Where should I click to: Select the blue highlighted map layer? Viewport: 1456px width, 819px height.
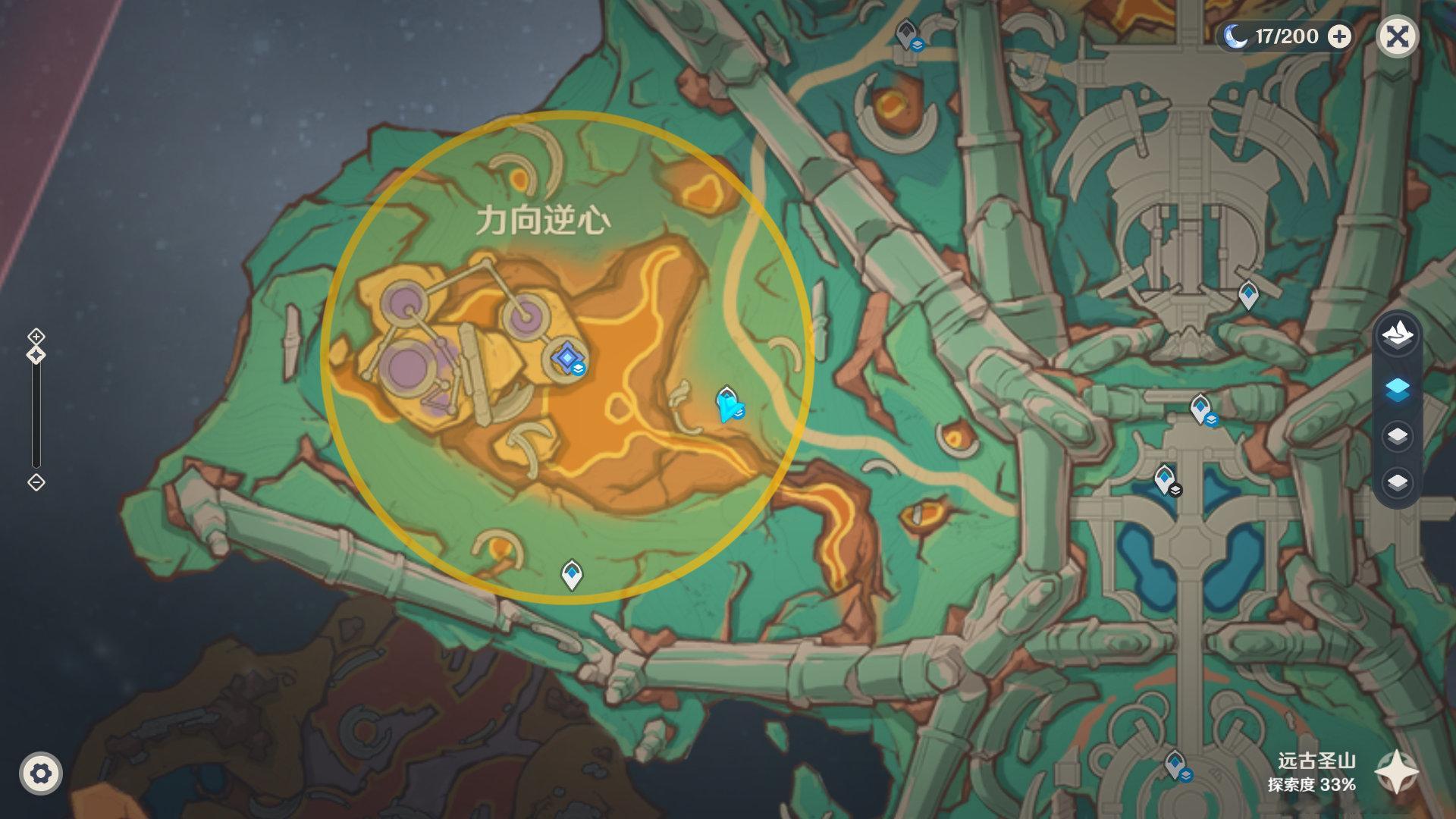[x=1397, y=390]
